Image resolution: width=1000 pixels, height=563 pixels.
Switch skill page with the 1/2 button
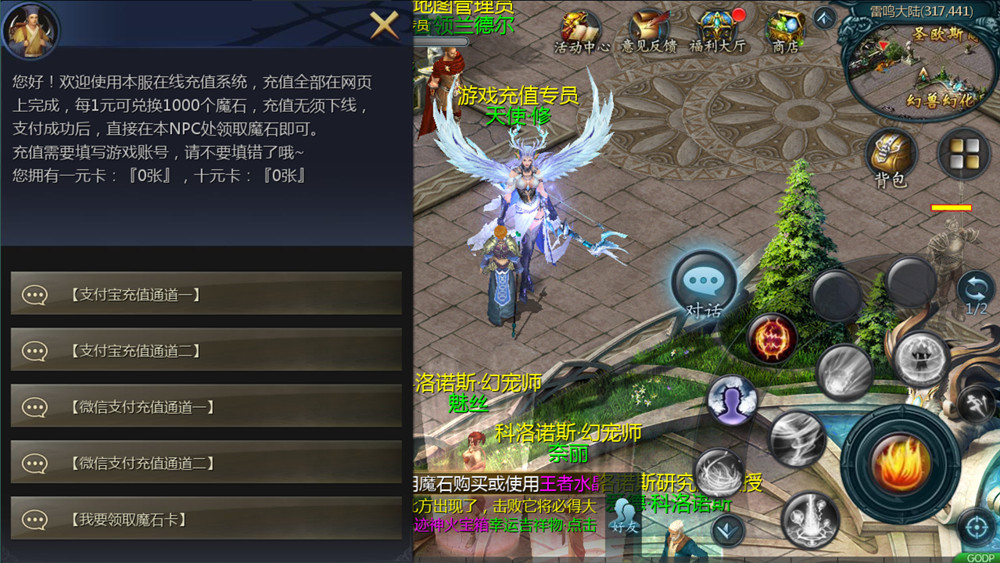(x=975, y=293)
